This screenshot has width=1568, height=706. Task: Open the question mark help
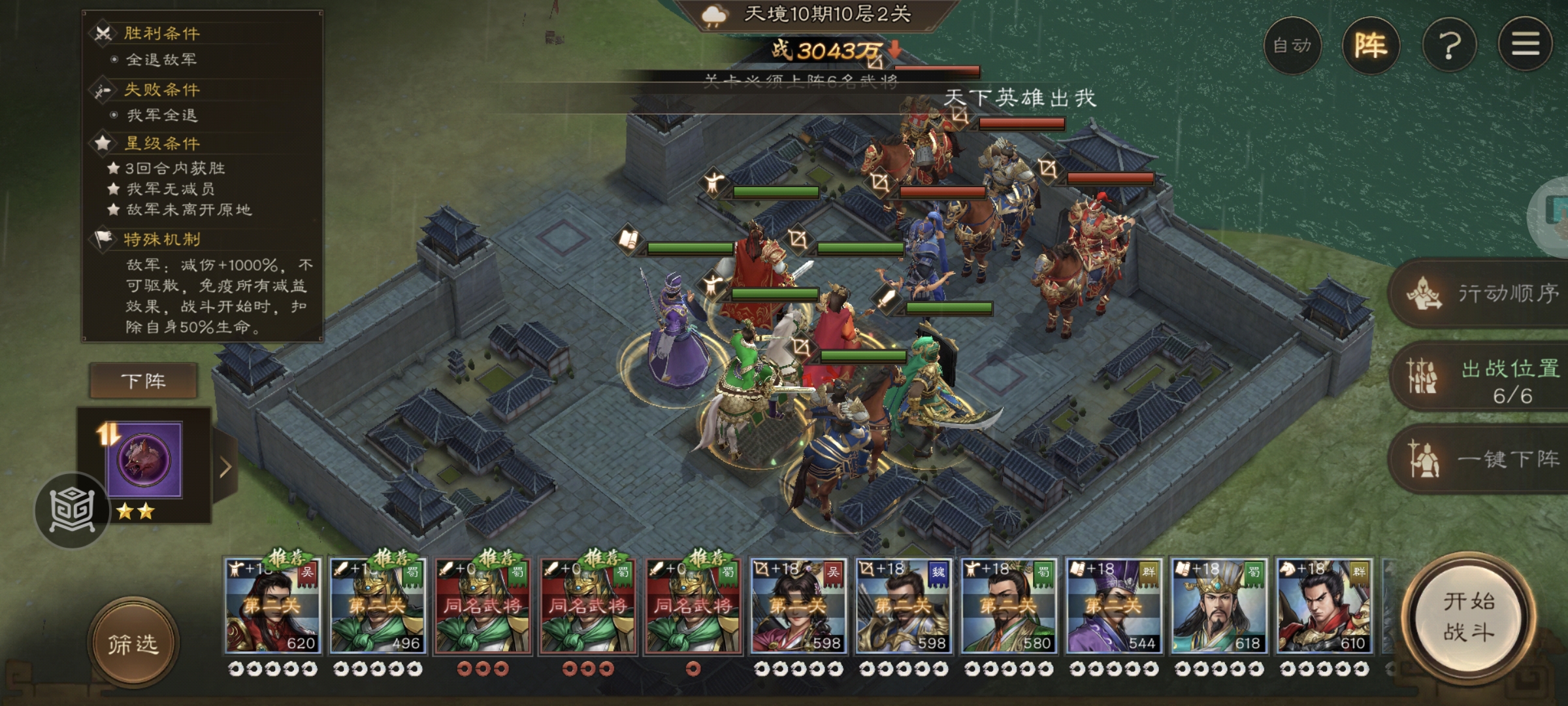1449,46
